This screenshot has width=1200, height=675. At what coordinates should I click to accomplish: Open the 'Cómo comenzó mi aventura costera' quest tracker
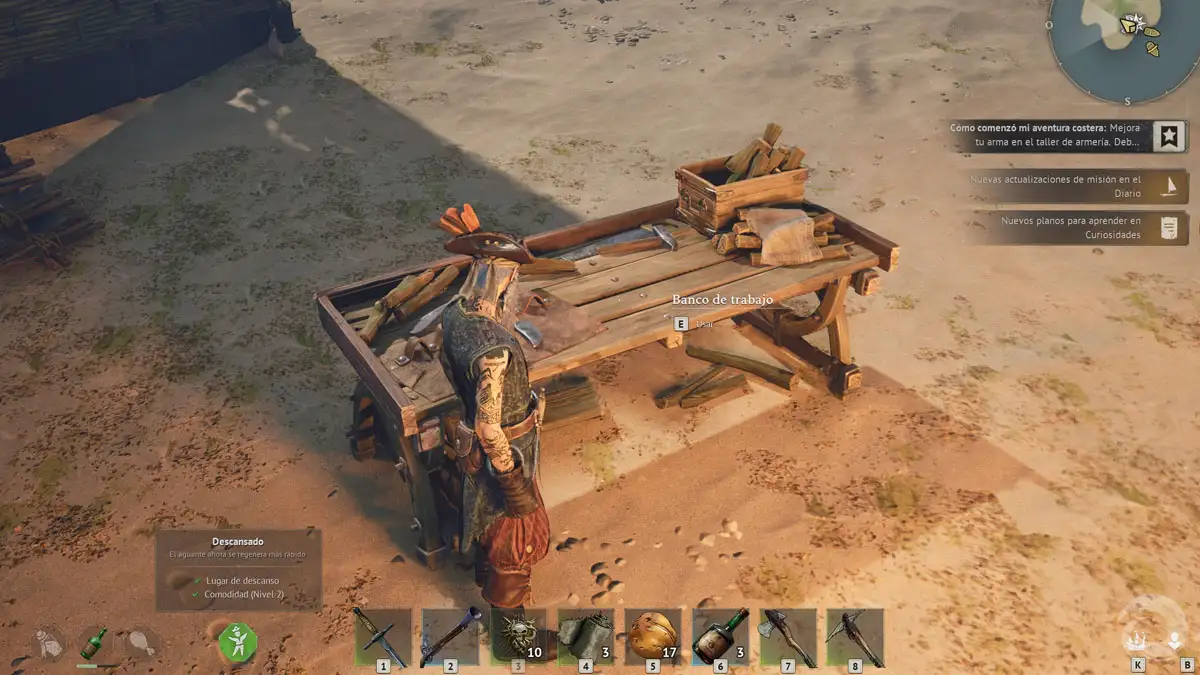click(x=1050, y=135)
